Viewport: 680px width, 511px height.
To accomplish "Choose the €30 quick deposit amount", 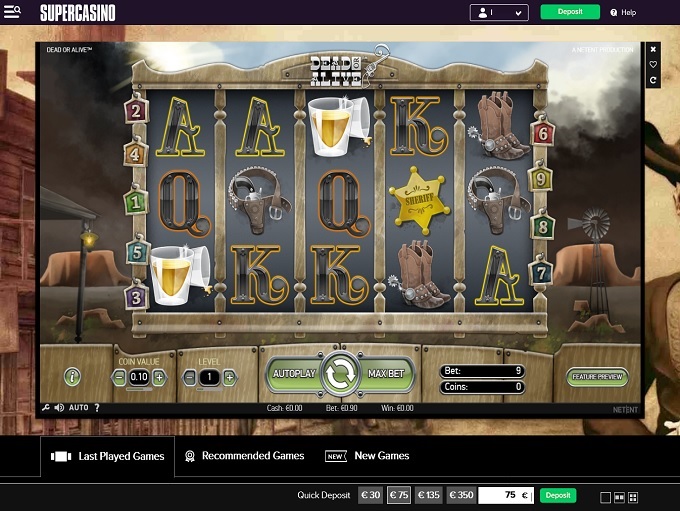I will (x=371, y=495).
